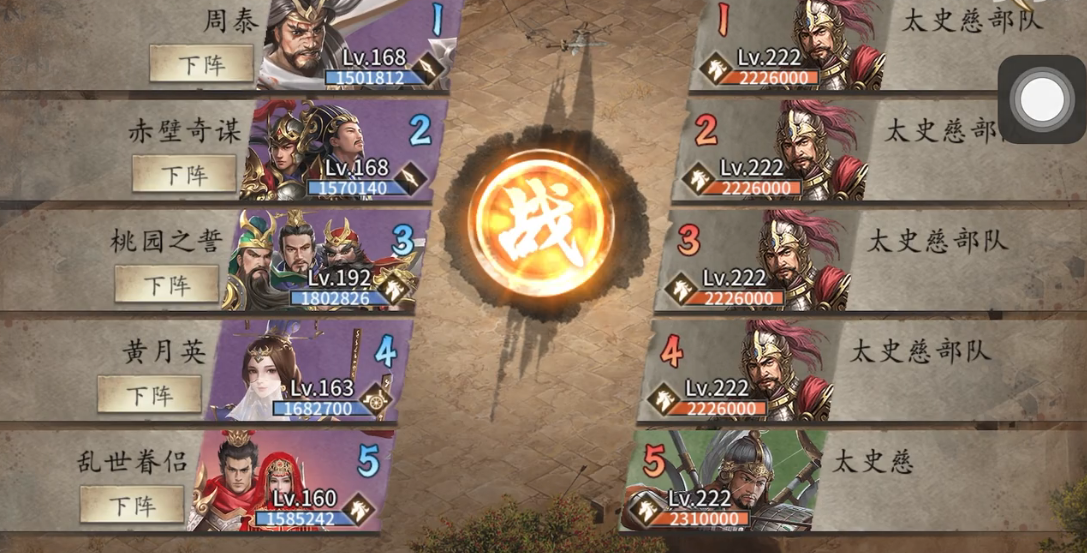This screenshot has height=553, width=1087.
Task: Remove 桃园之誓 from the lineup
Action: point(166,284)
